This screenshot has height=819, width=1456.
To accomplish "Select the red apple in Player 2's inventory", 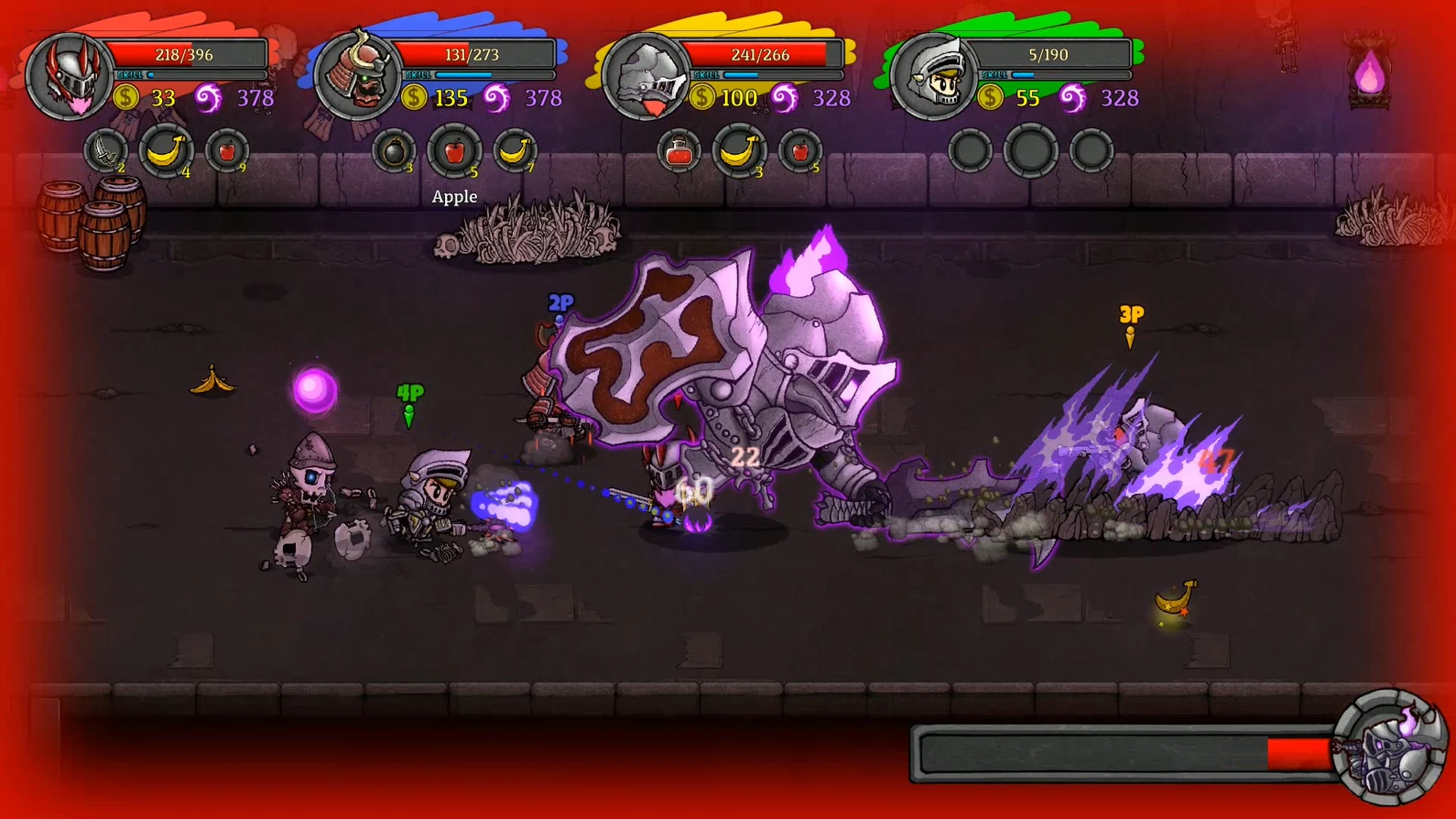I will tap(454, 153).
